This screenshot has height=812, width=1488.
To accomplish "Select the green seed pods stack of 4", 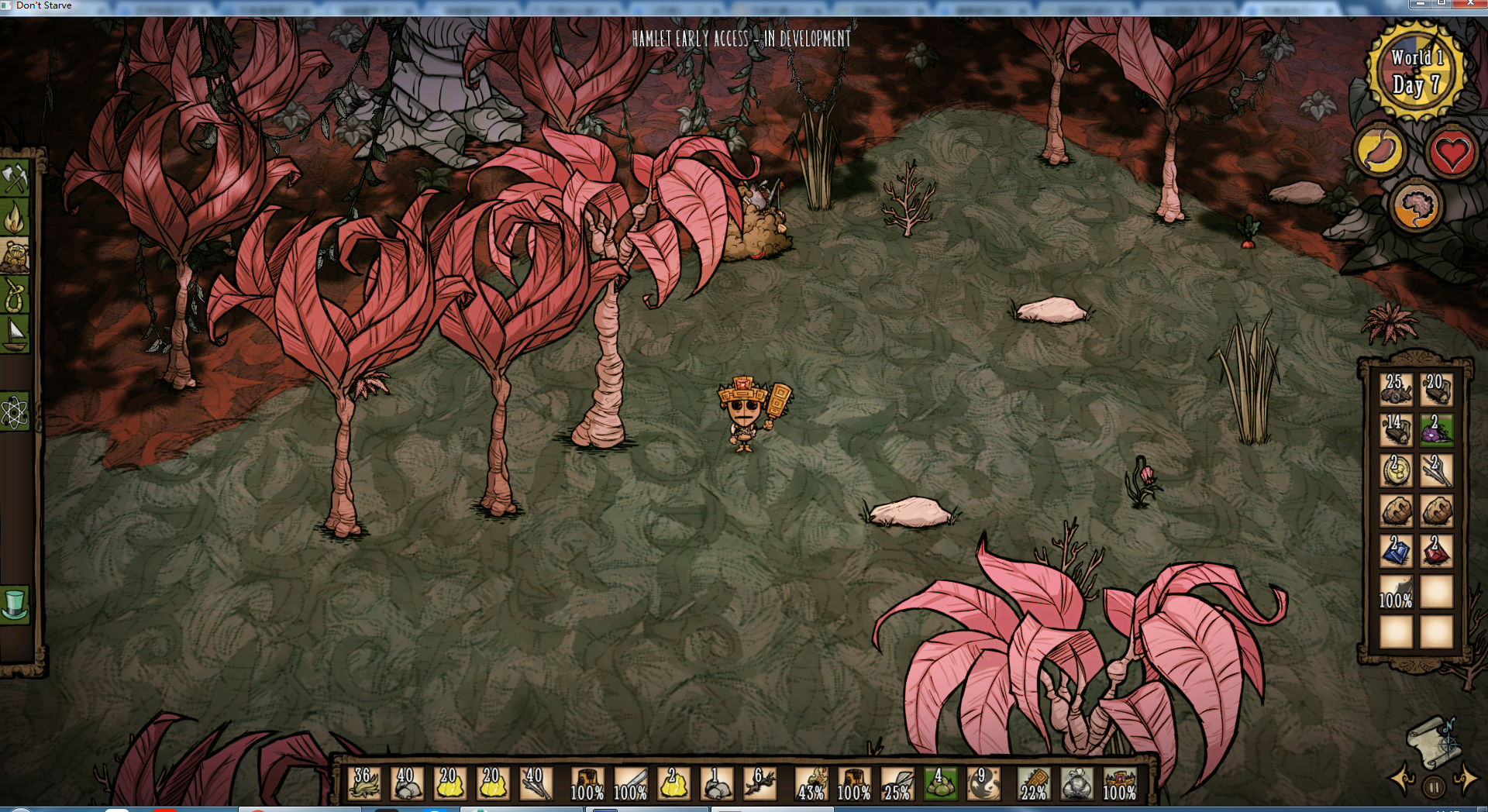I will pyautogui.click(x=939, y=783).
